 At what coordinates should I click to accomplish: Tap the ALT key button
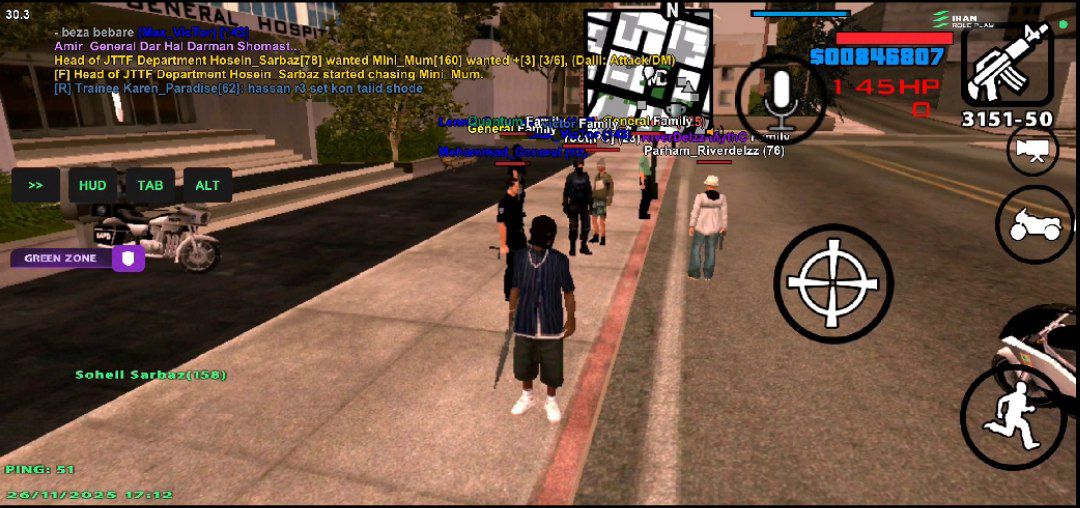coord(208,185)
